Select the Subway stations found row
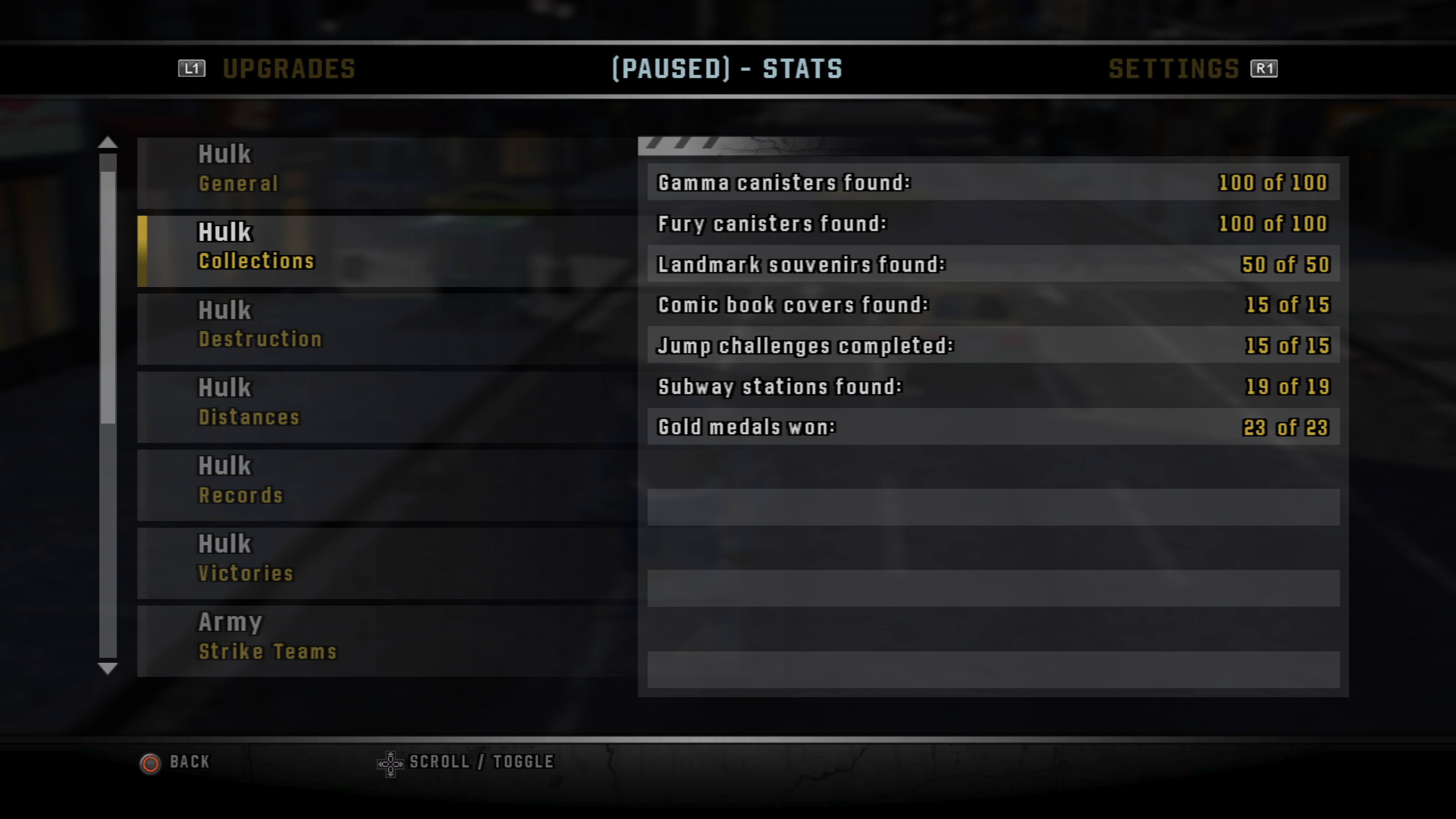This screenshot has width=1456, height=819. (993, 387)
